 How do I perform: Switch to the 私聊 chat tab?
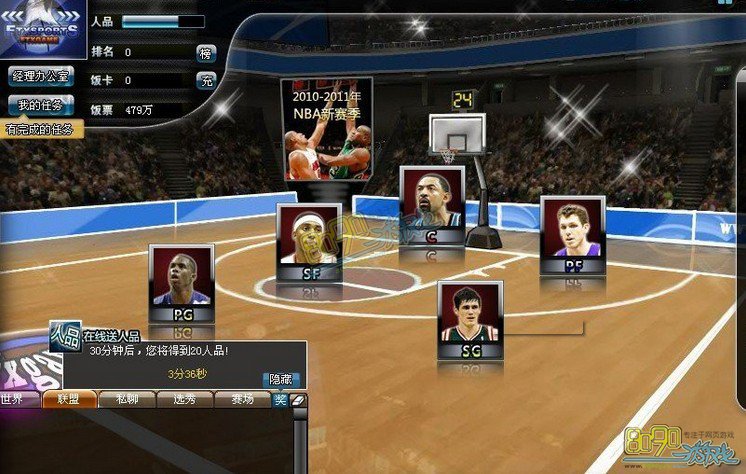pyautogui.click(x=126, y=399)
